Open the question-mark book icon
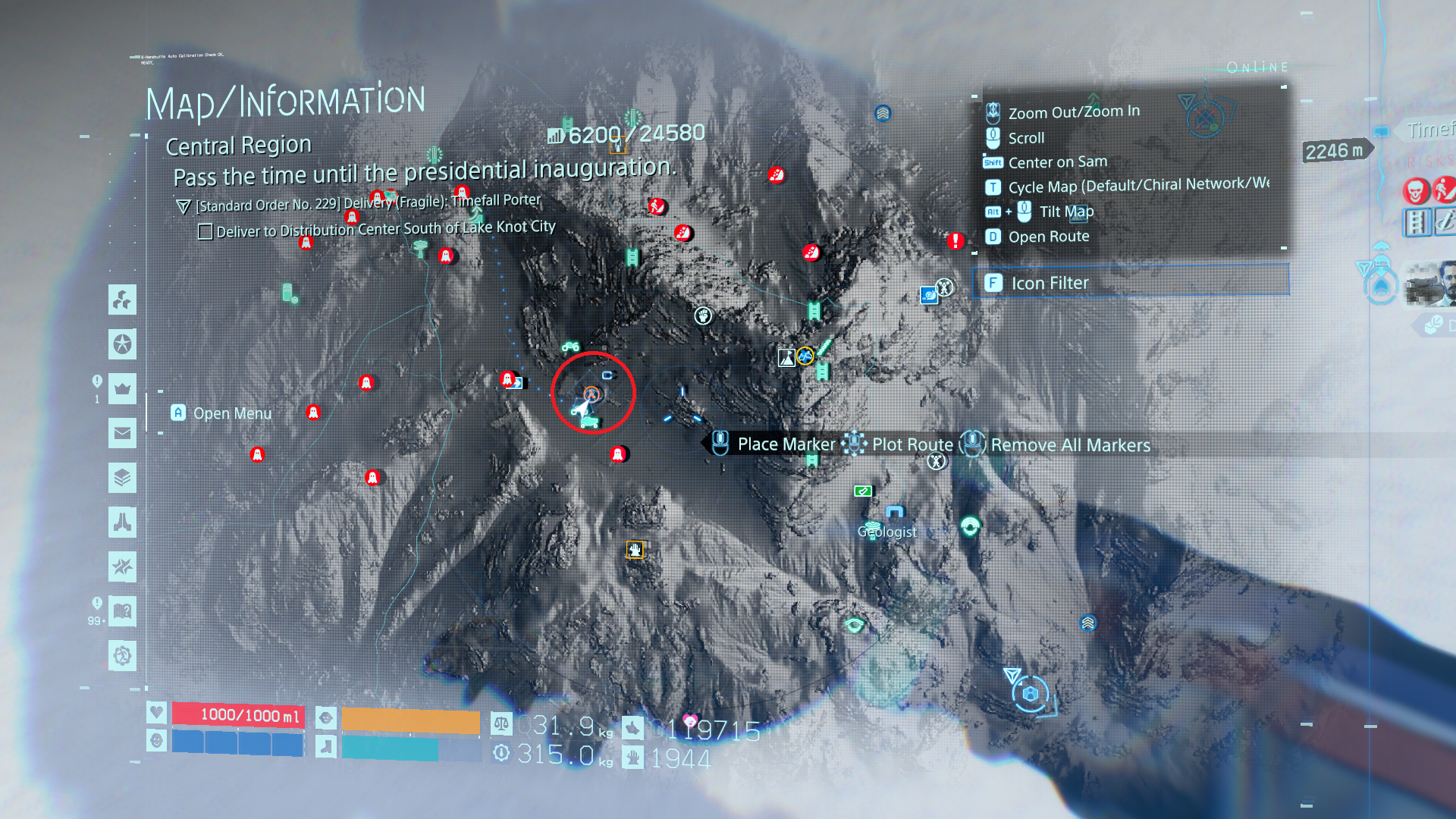 point(122,611)
